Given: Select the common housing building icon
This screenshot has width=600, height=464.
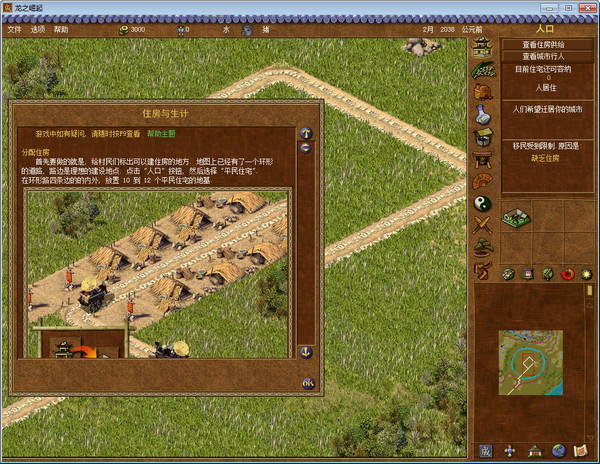Looking at the screenshot, I should click(x=516, y=217).
